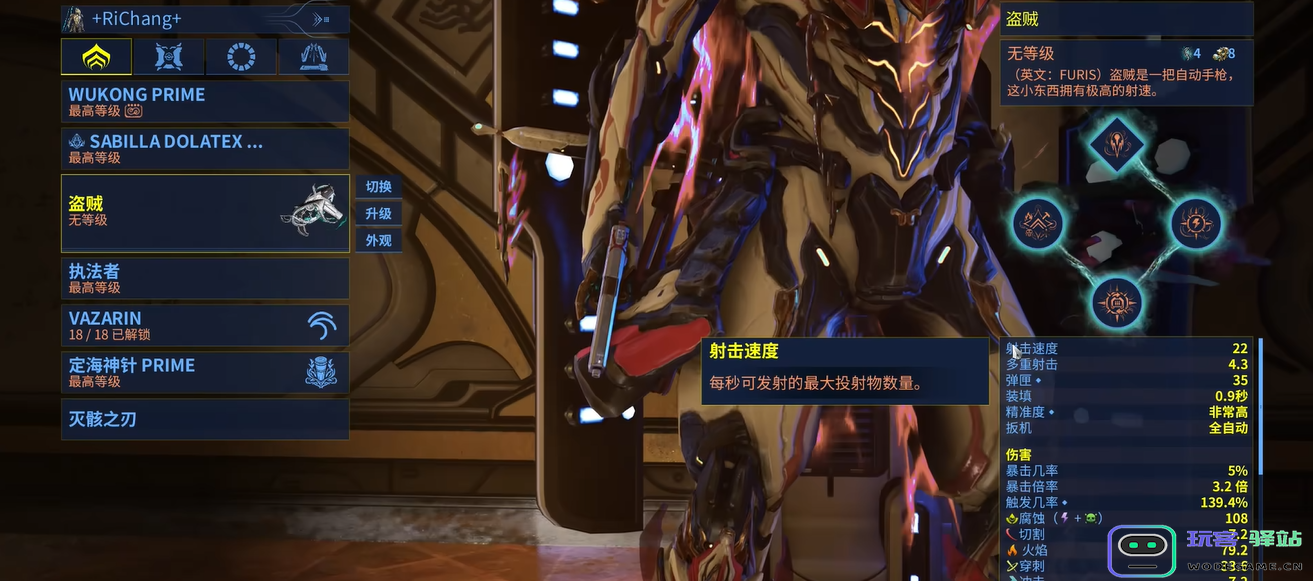The image size is (1313, 581).
Task: Switch to the vehicle wings tab
Action: tap(313, 57)
